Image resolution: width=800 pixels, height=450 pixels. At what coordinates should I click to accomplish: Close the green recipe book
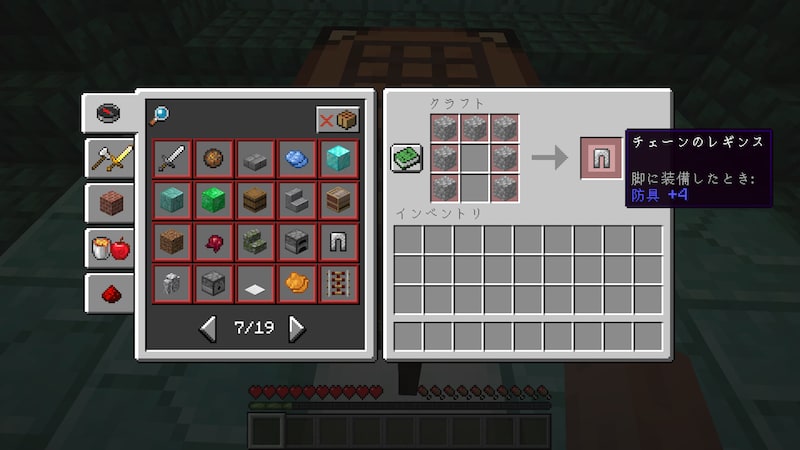pyautogui.click(x=407, y=158)
